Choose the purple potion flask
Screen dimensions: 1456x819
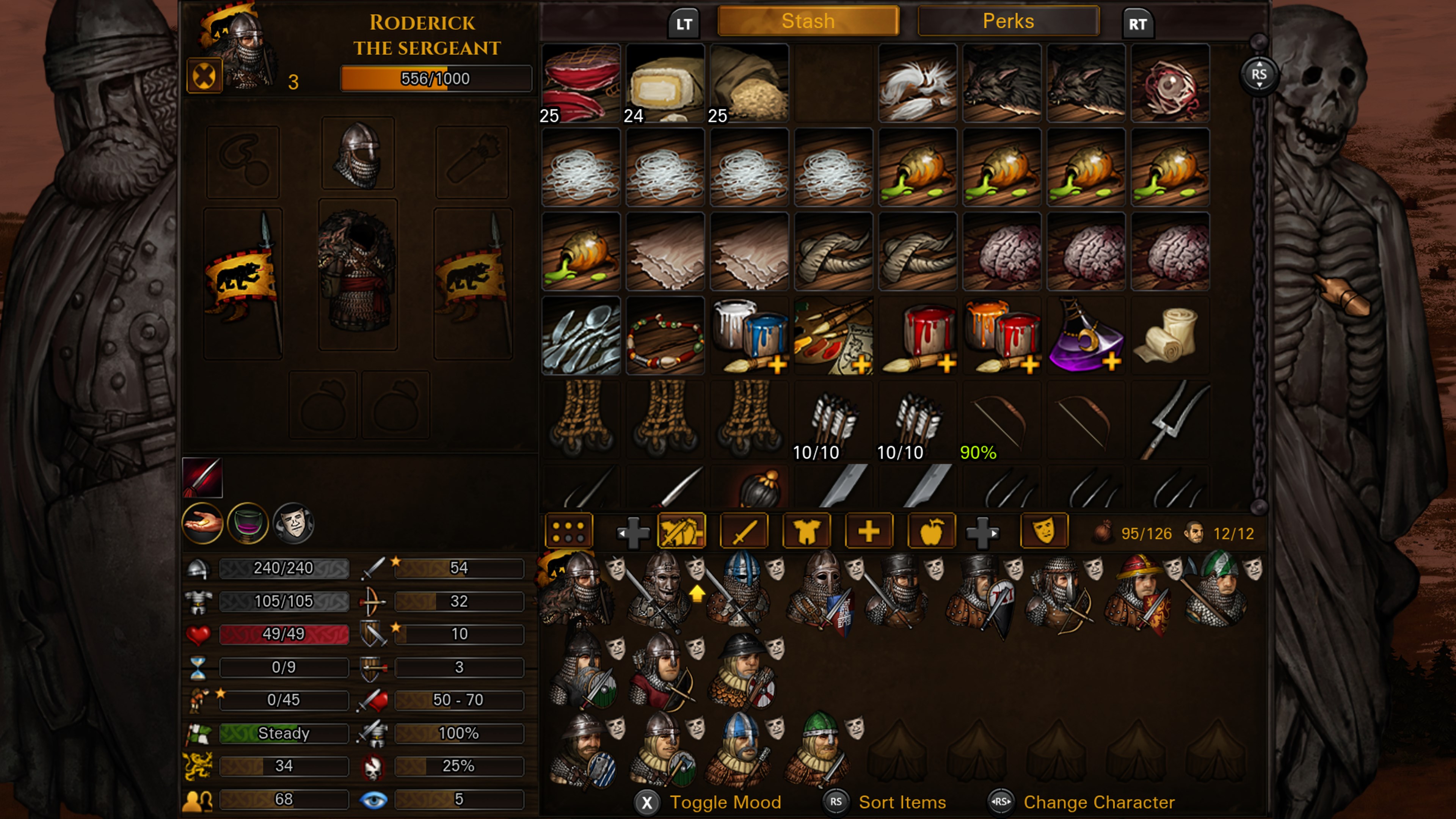coord(1086,336)
